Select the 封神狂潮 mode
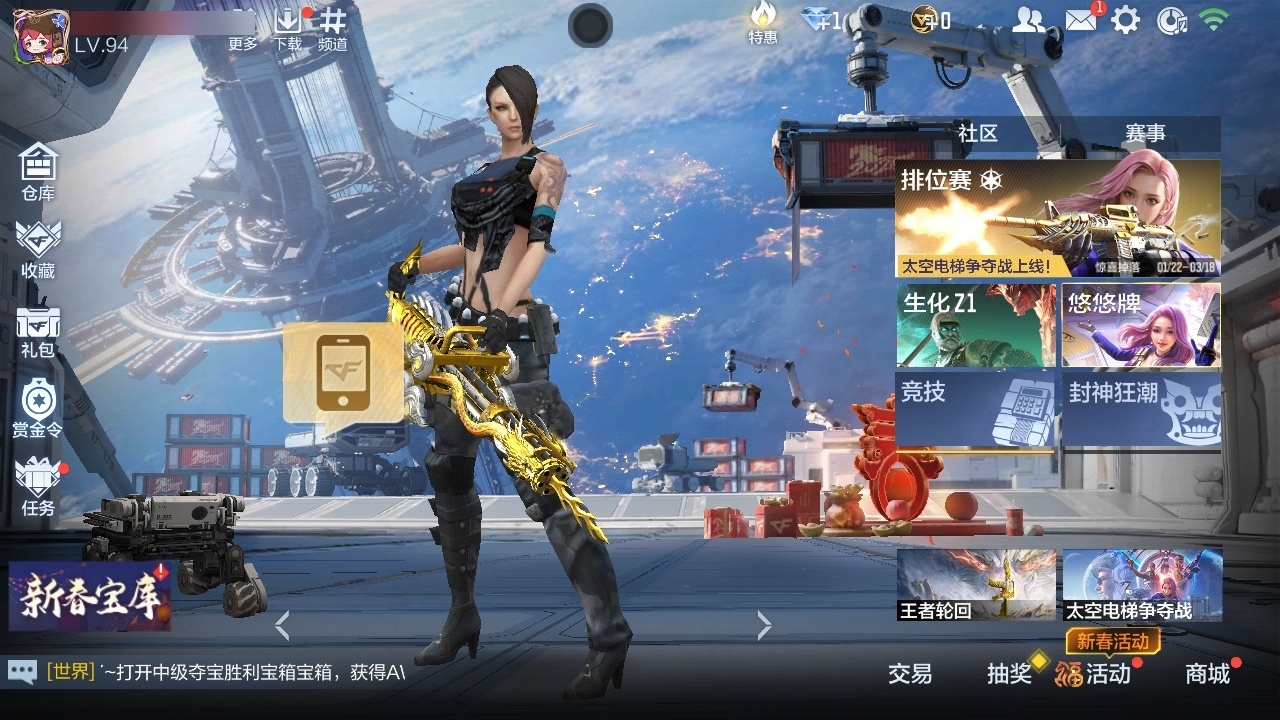 pyautogui.click(x=1141, y=408)
